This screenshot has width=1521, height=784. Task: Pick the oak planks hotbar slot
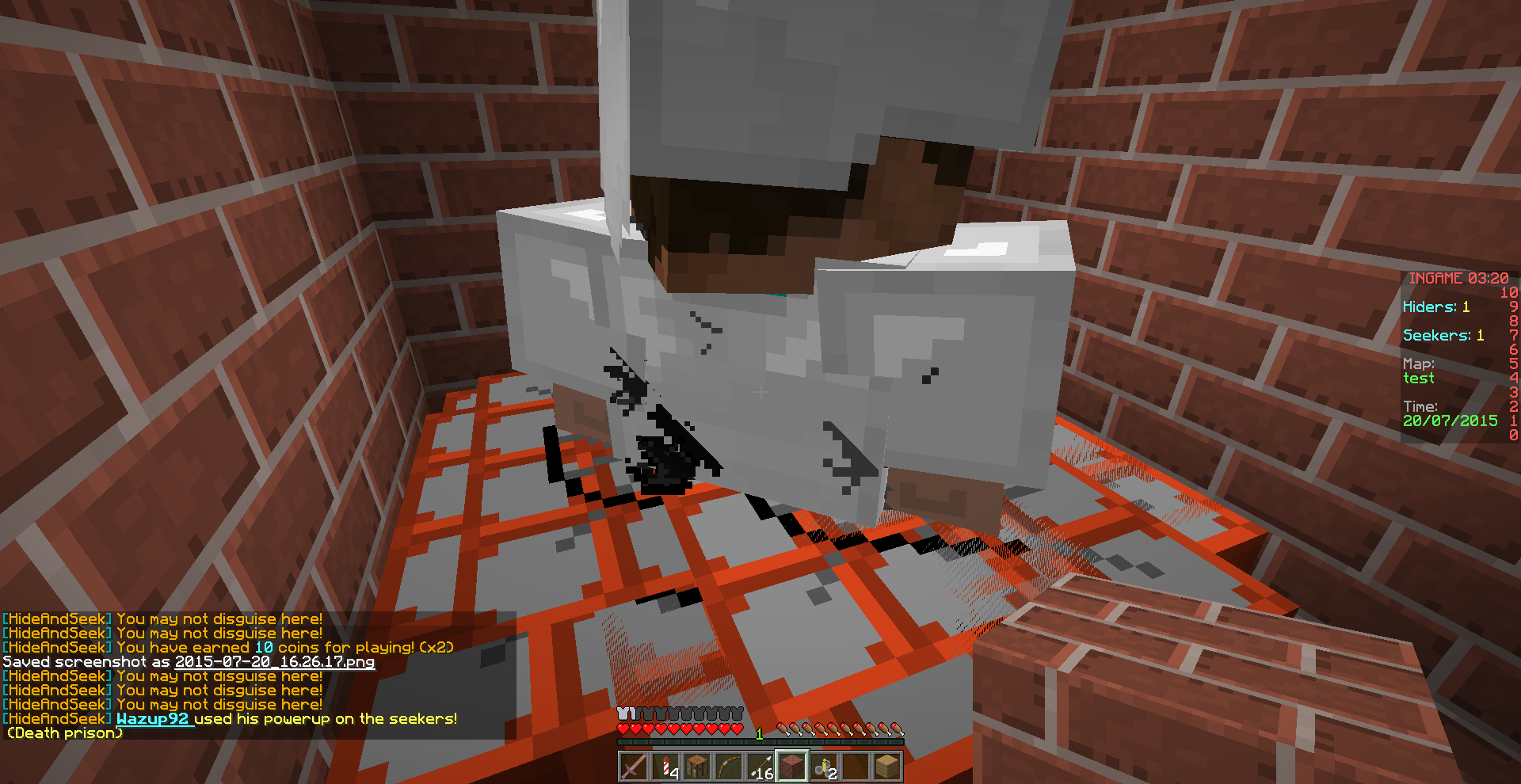point(887,765)
